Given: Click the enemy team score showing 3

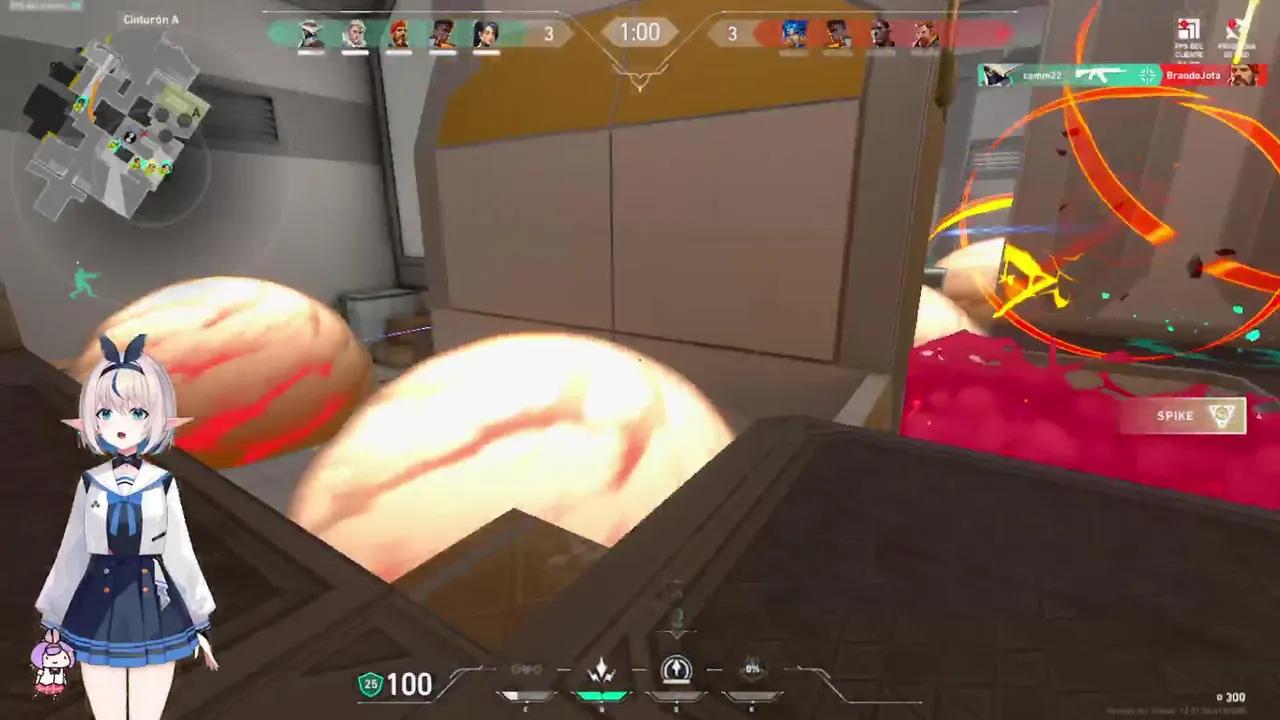Looking at the screenshot, I should point(733,33).
